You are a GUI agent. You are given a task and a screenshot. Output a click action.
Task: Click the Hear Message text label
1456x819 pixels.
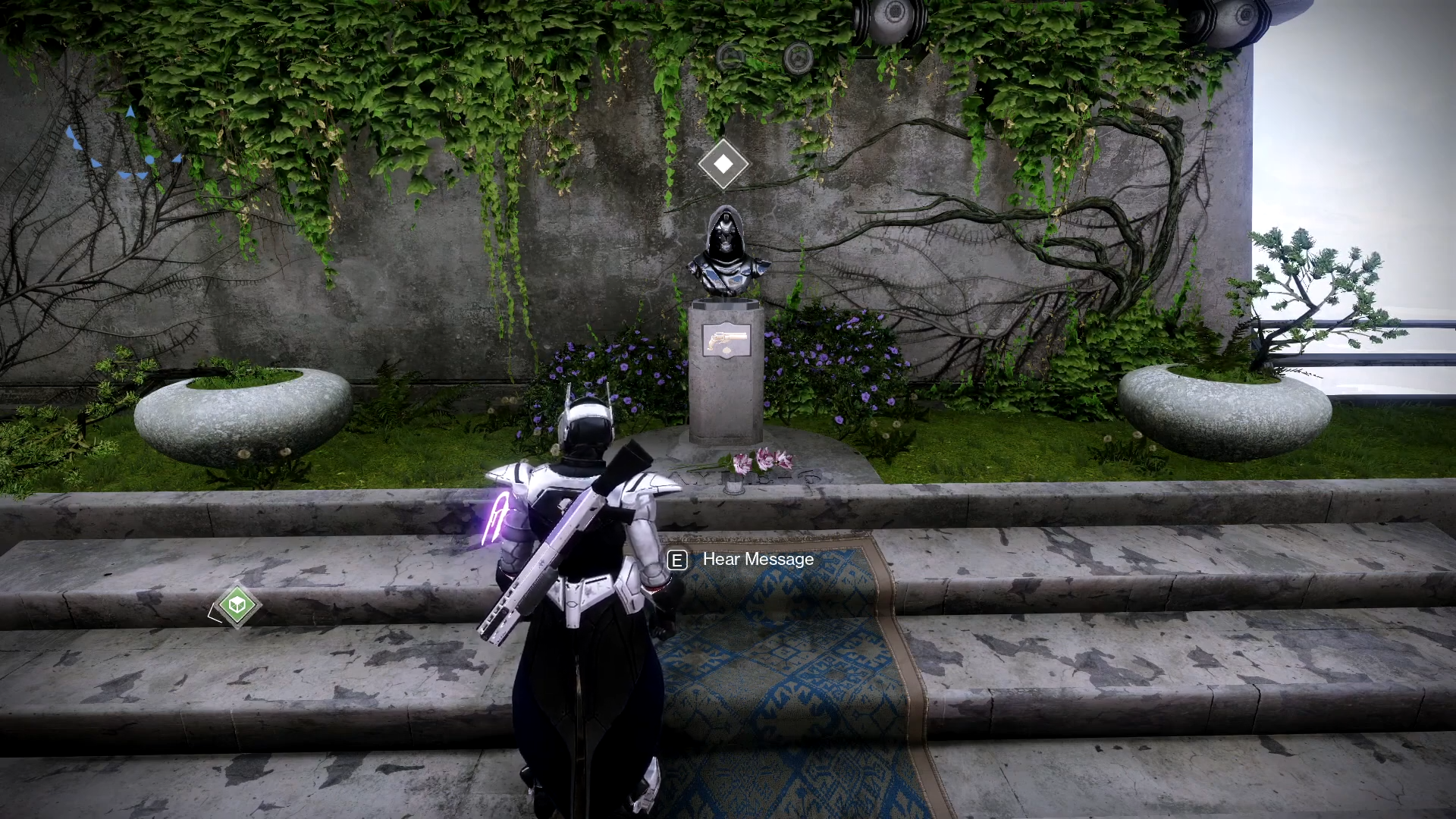(x=758, y=560)
